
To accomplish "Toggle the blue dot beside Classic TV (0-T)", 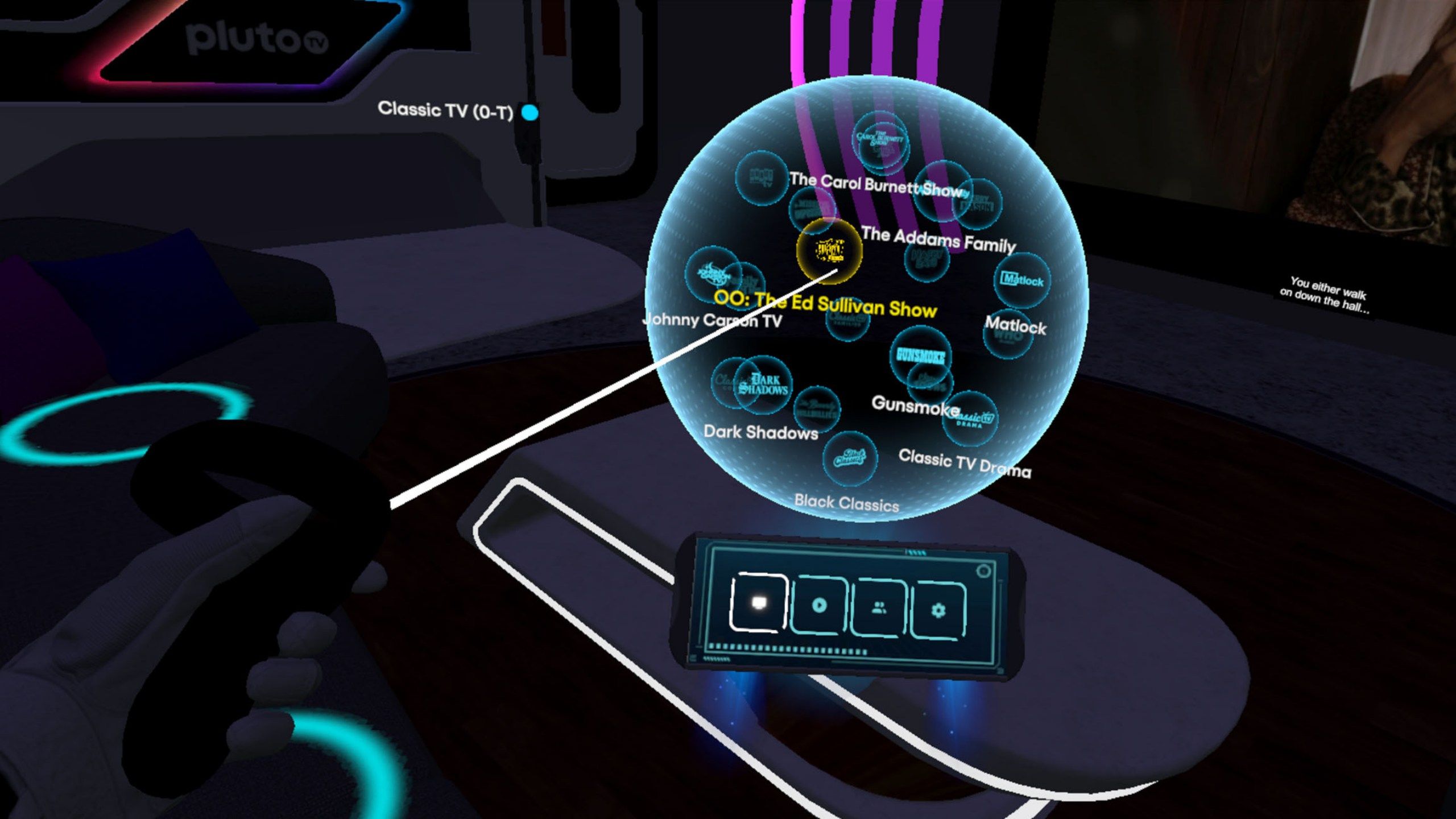I will 531,113.
